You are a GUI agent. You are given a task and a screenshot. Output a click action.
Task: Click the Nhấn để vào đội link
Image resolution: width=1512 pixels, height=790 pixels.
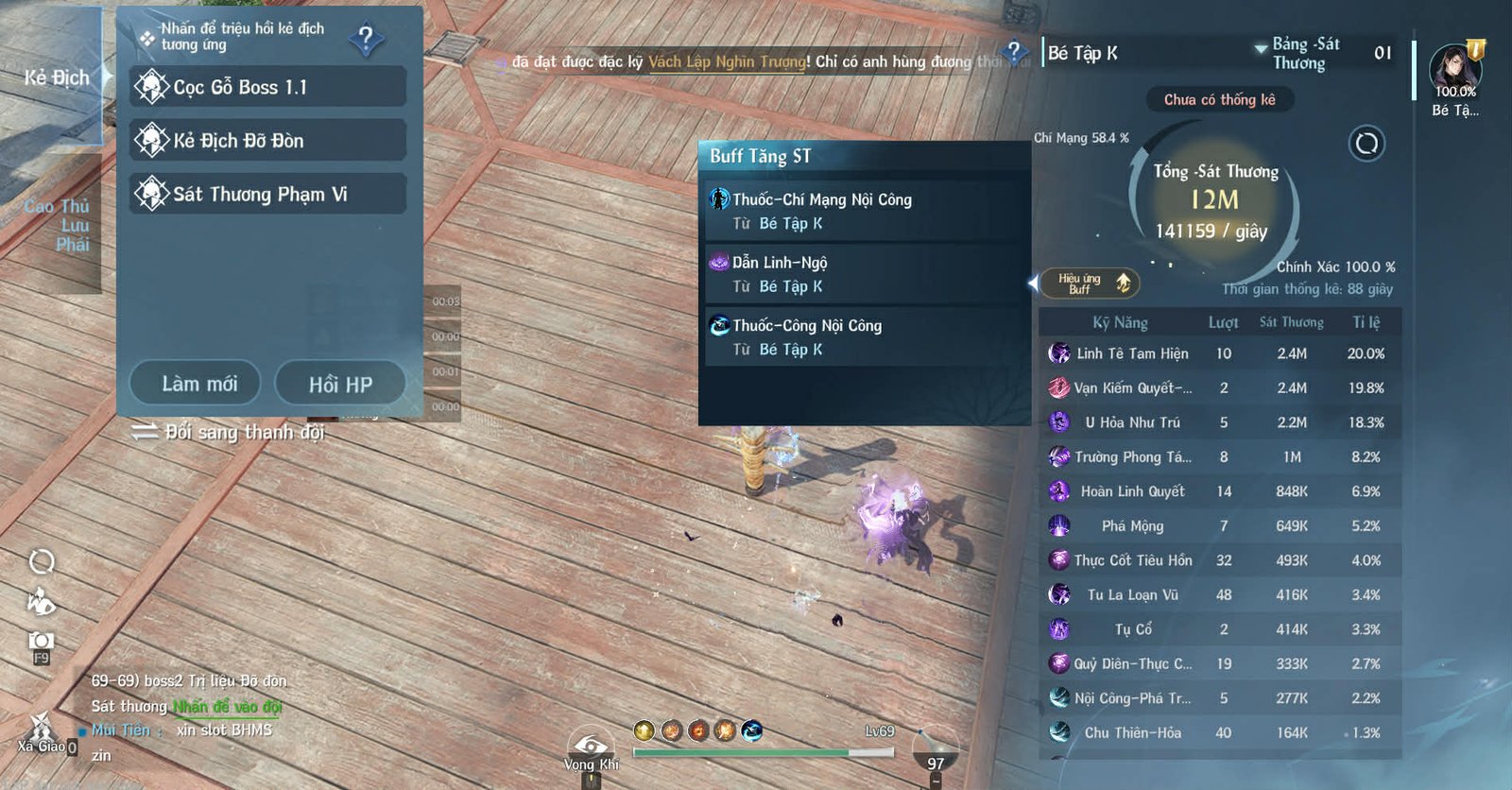(x=229, y=706)
